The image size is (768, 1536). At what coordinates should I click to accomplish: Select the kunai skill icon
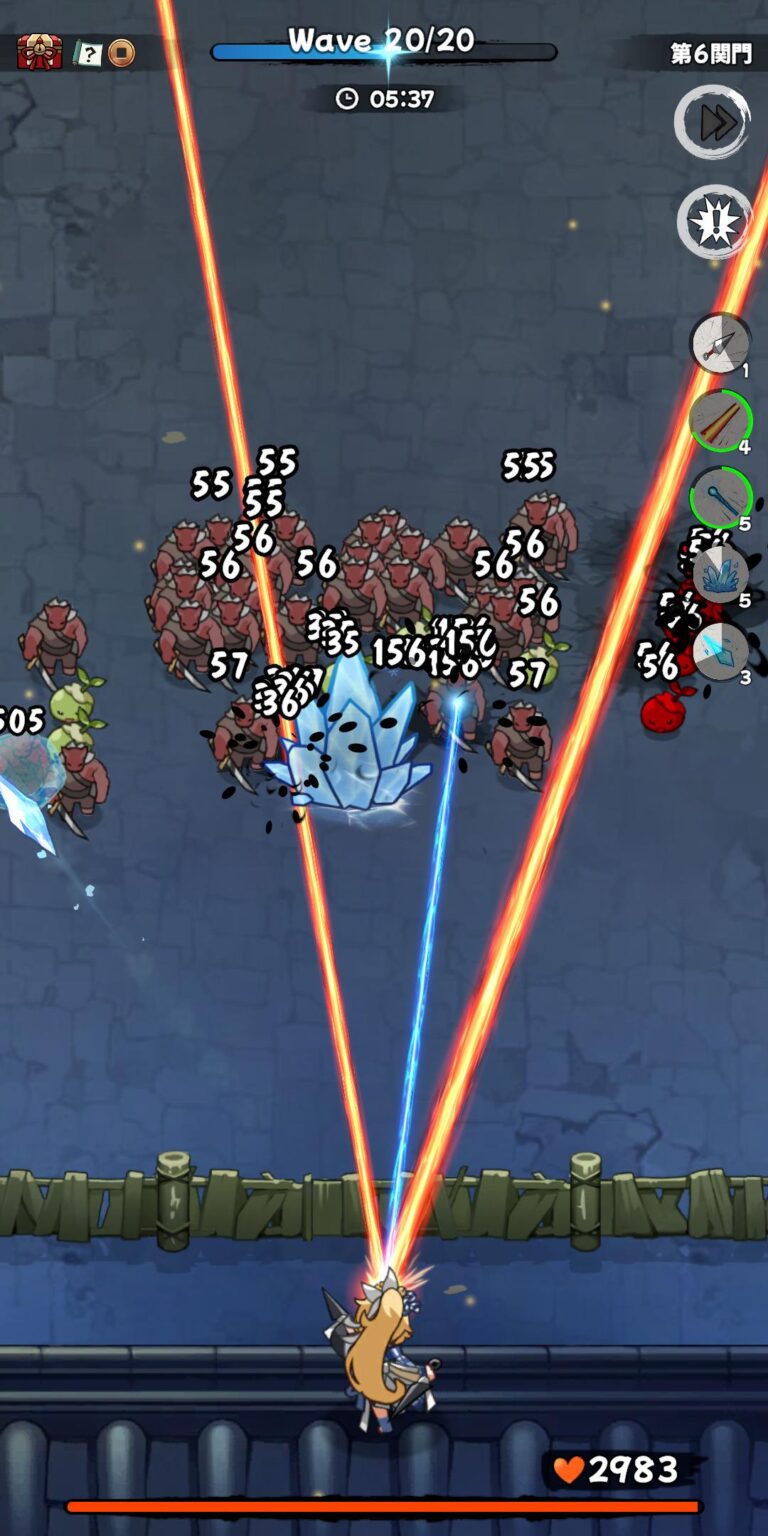[720, 344]
